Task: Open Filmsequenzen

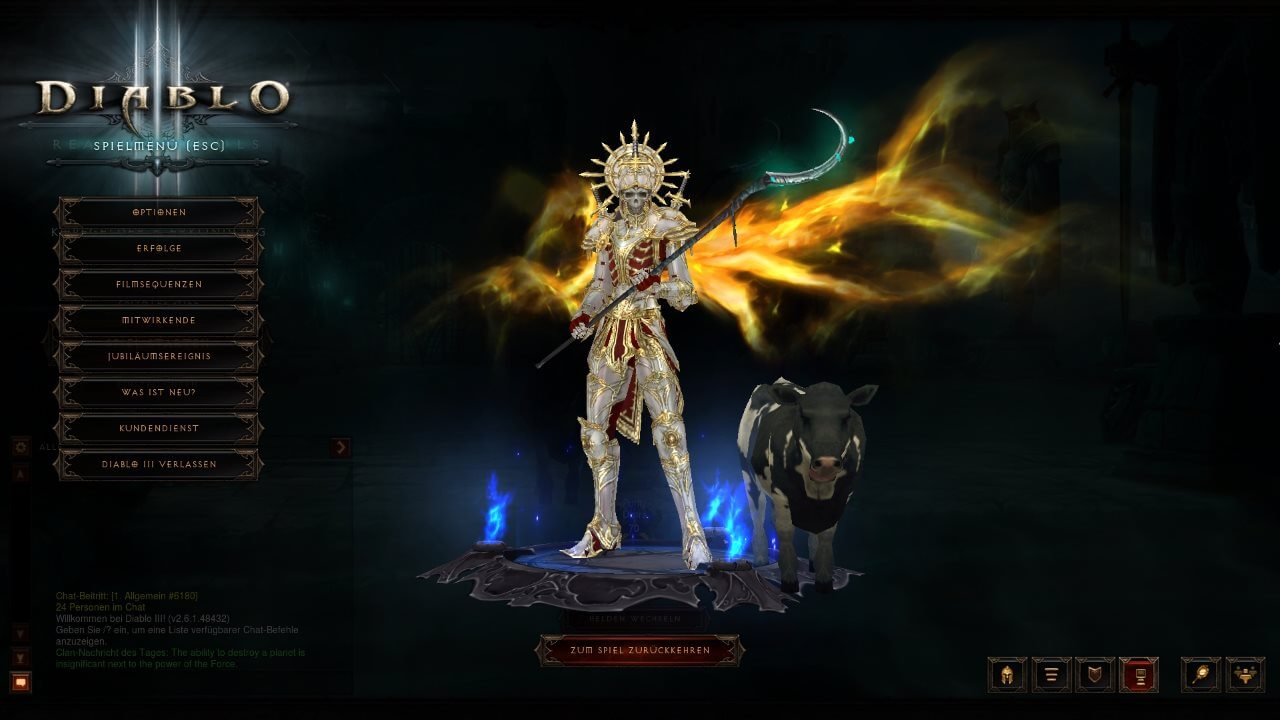Action: coord(159,284)
